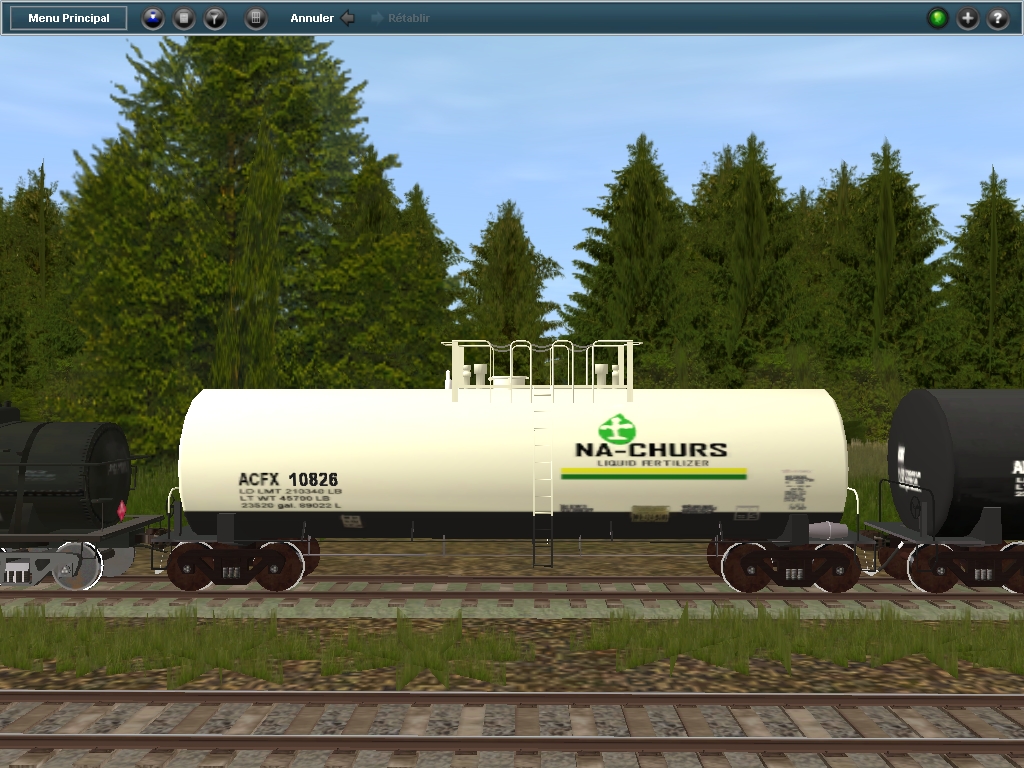Select the round document icon button
Viewport: 1024px width, 768px height.
pyautogui.click(x=184, y=18)
